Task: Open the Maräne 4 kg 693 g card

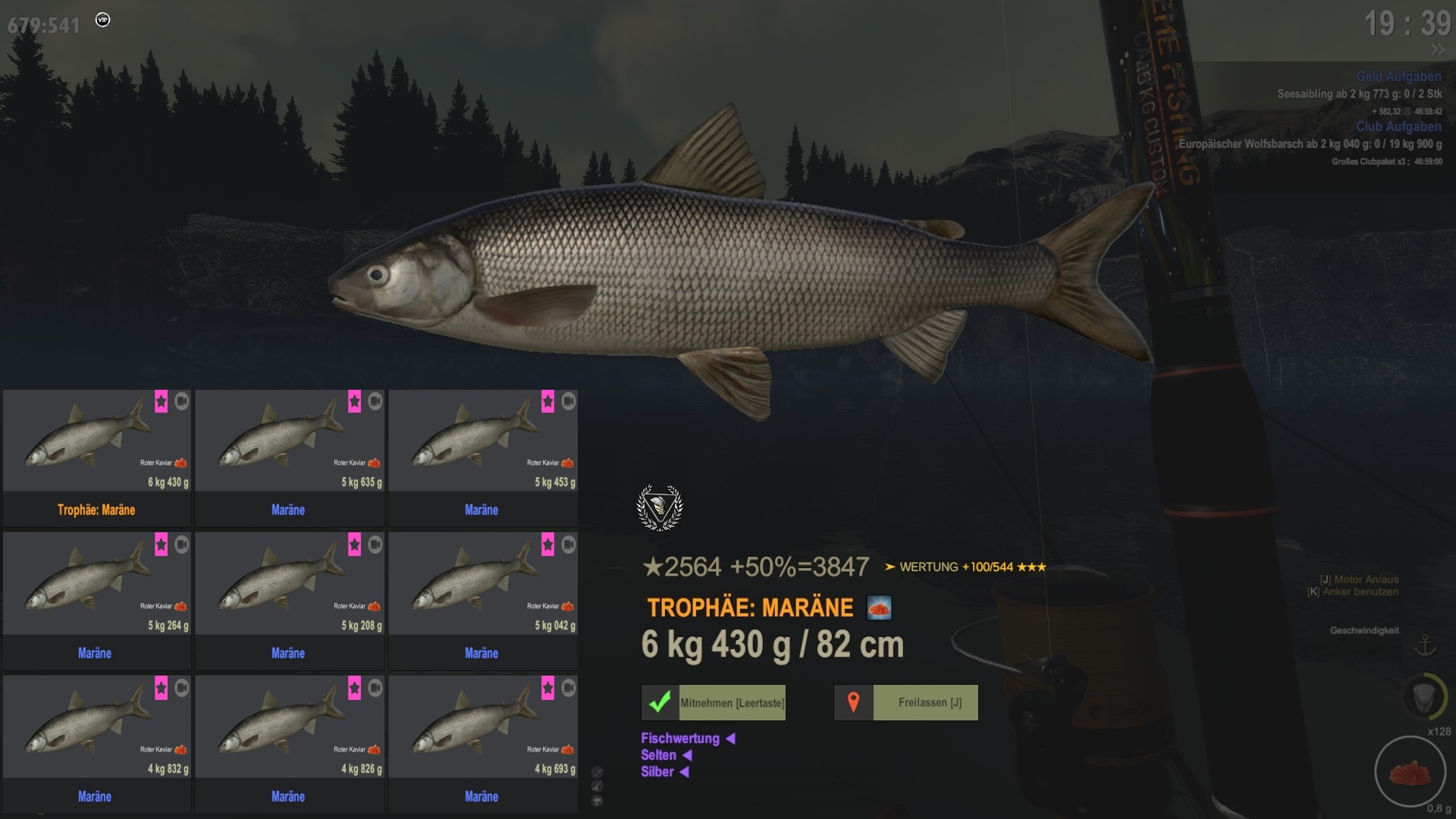Action: [483, 743]
